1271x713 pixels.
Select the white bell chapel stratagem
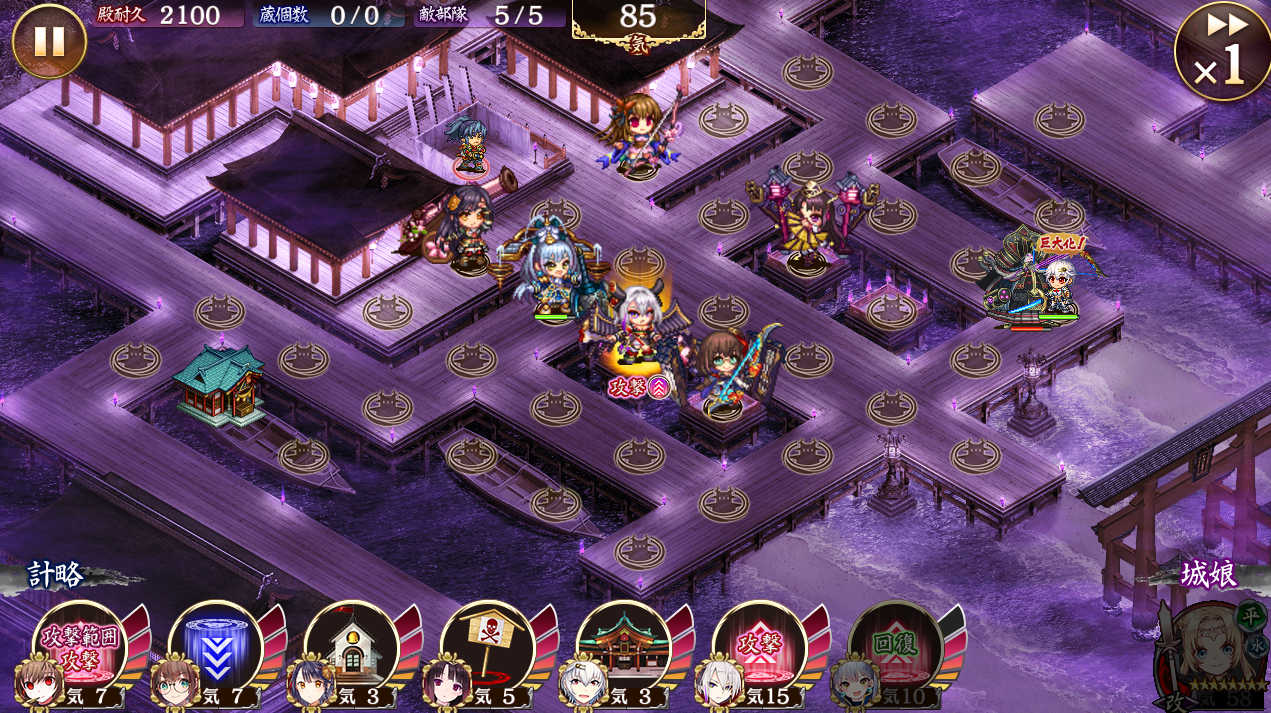(350, 647)
